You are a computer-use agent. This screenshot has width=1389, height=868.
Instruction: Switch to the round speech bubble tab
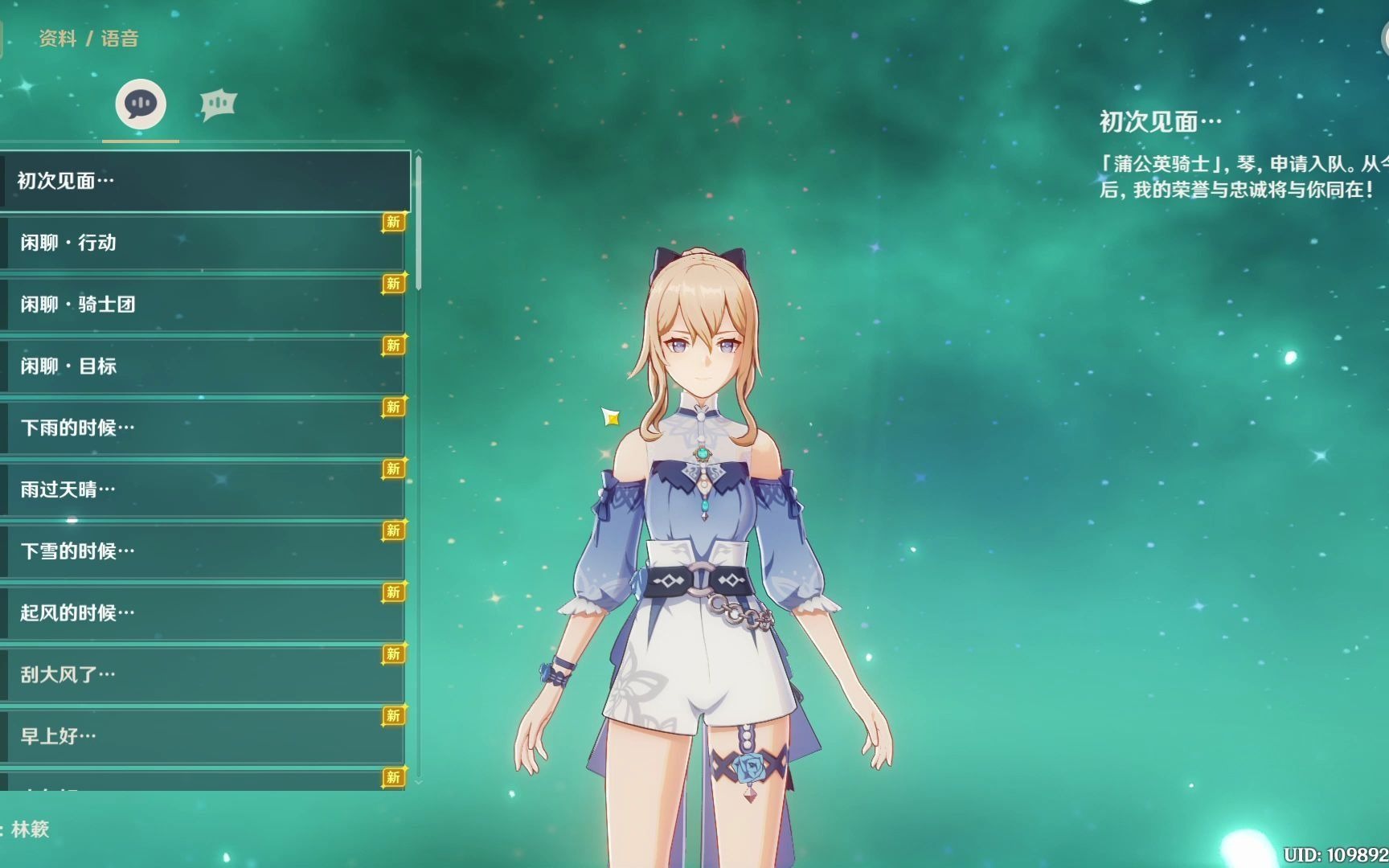click(x=141, y=104)
